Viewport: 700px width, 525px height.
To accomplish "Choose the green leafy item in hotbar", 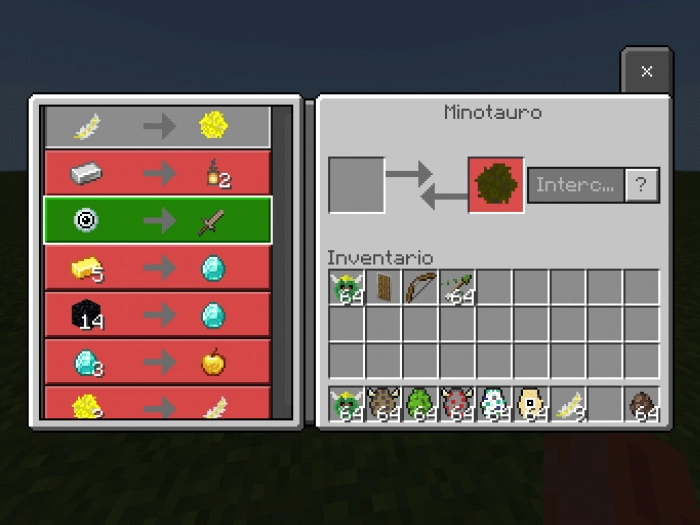I will tap(421, 404).
